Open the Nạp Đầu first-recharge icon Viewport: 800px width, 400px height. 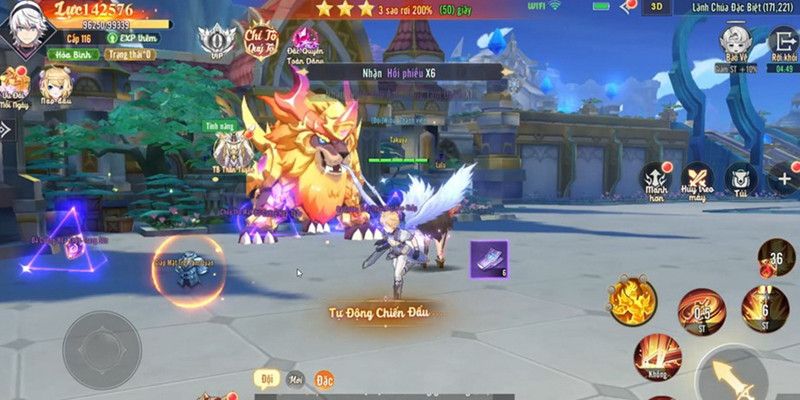pos(54,87)
